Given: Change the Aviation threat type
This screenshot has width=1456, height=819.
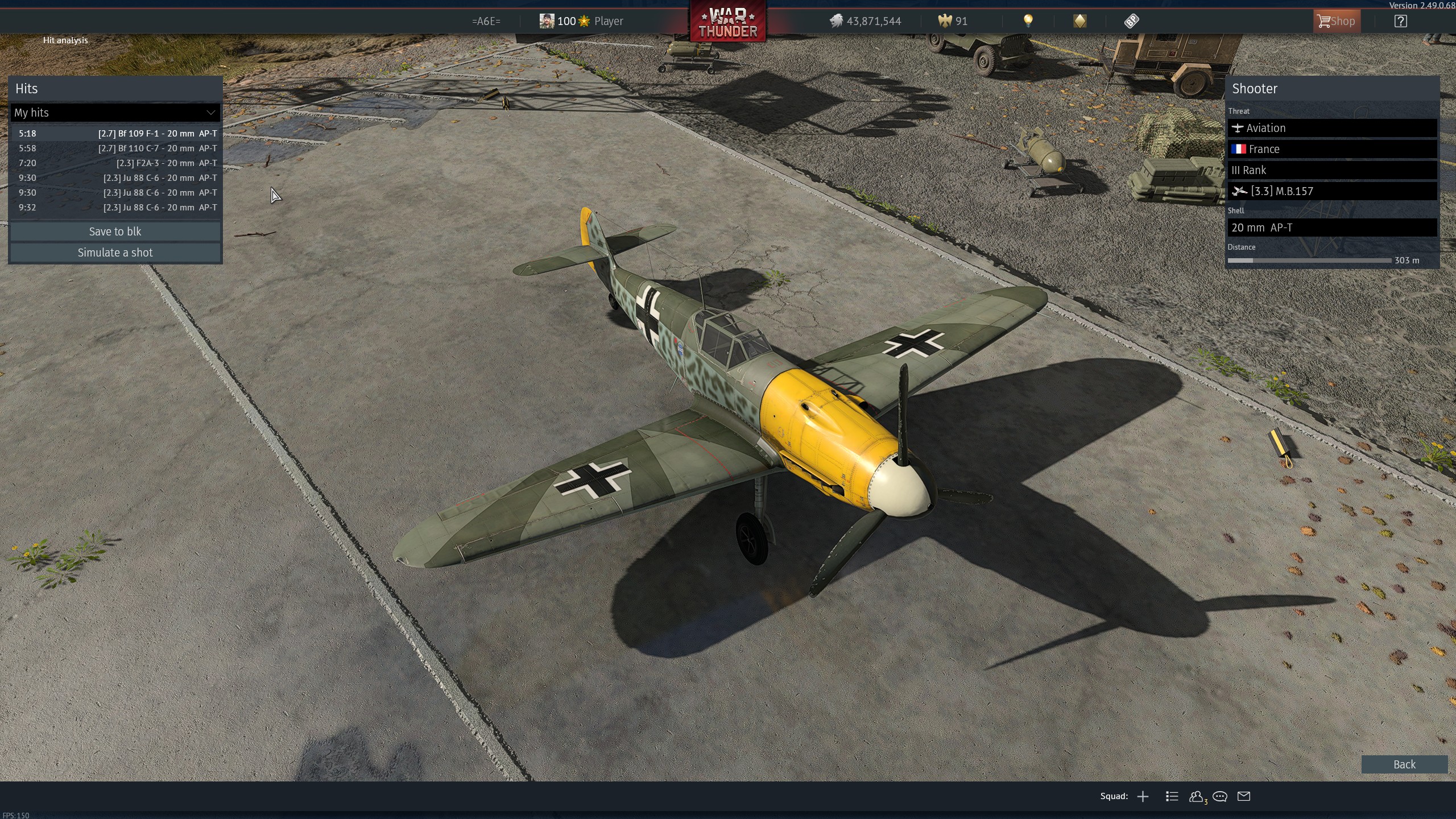Looking at the screenshot, I should point(1331,128).
